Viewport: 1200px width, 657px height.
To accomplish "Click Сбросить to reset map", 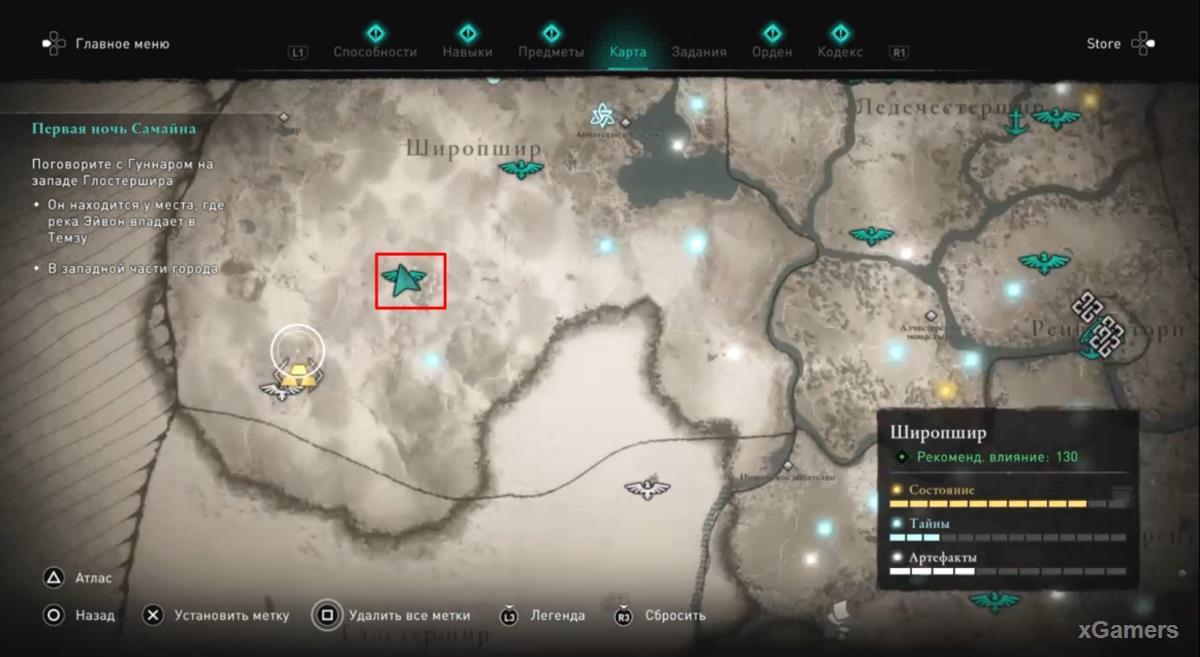I will 675,616.
